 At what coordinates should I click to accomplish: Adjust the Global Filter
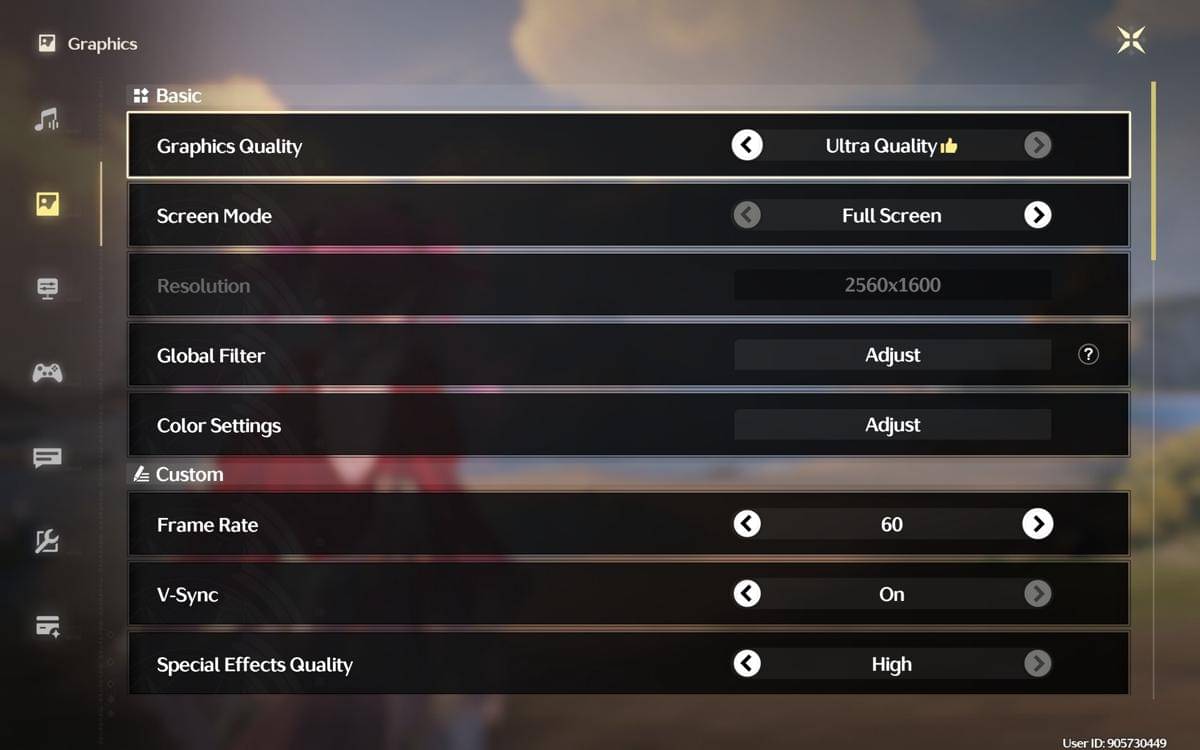(x=892, y=355)
